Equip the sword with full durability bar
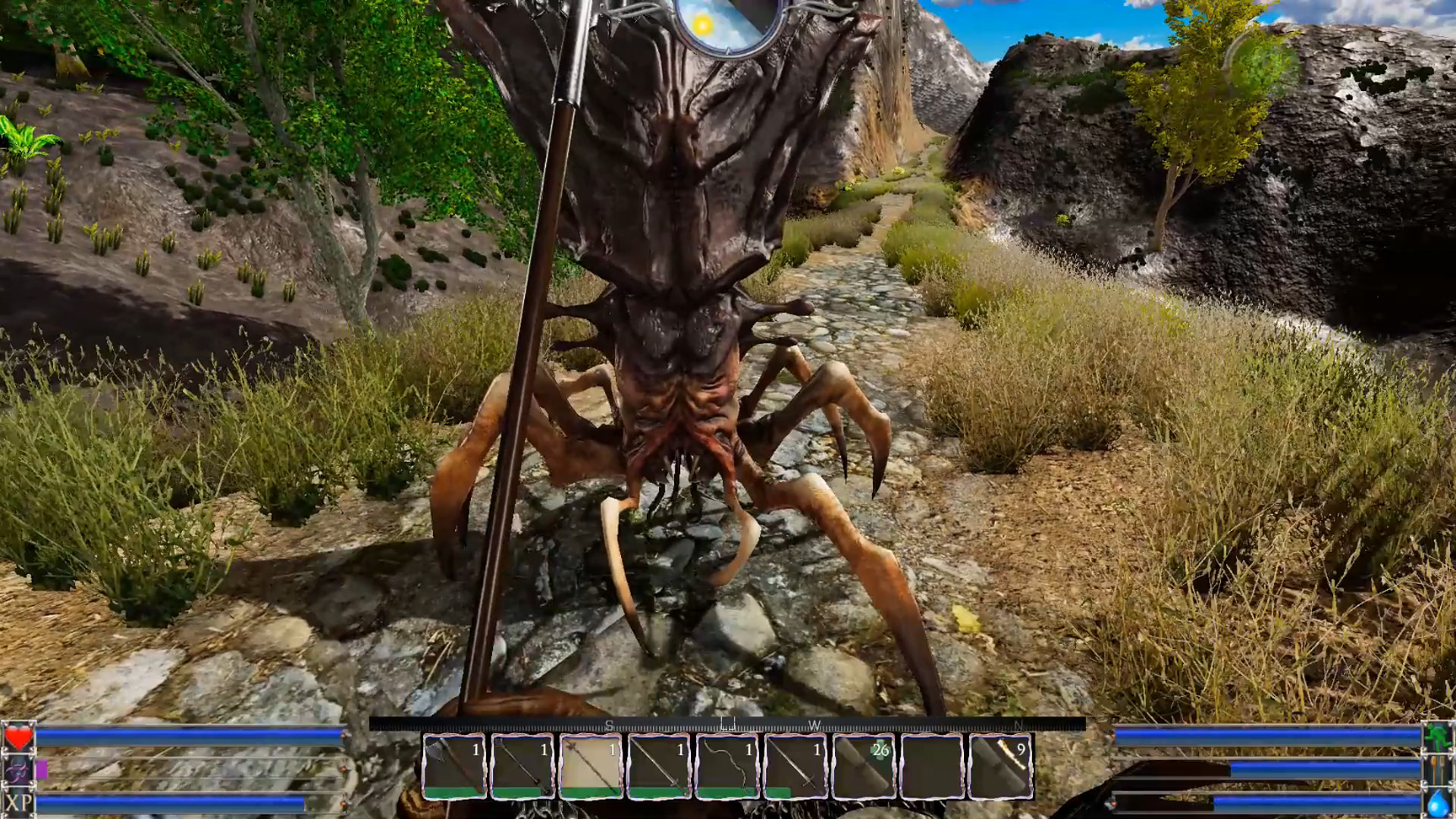 659,766
